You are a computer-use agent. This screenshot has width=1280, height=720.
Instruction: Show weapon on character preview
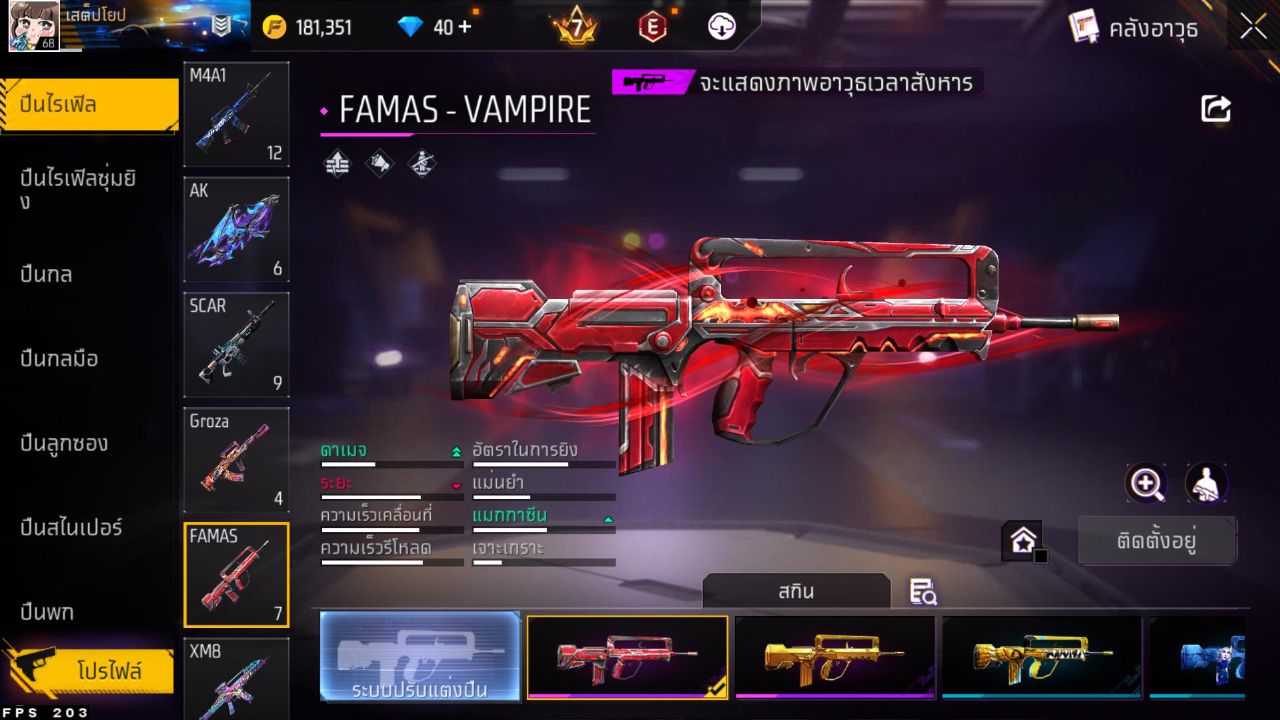click(1207, 484)
